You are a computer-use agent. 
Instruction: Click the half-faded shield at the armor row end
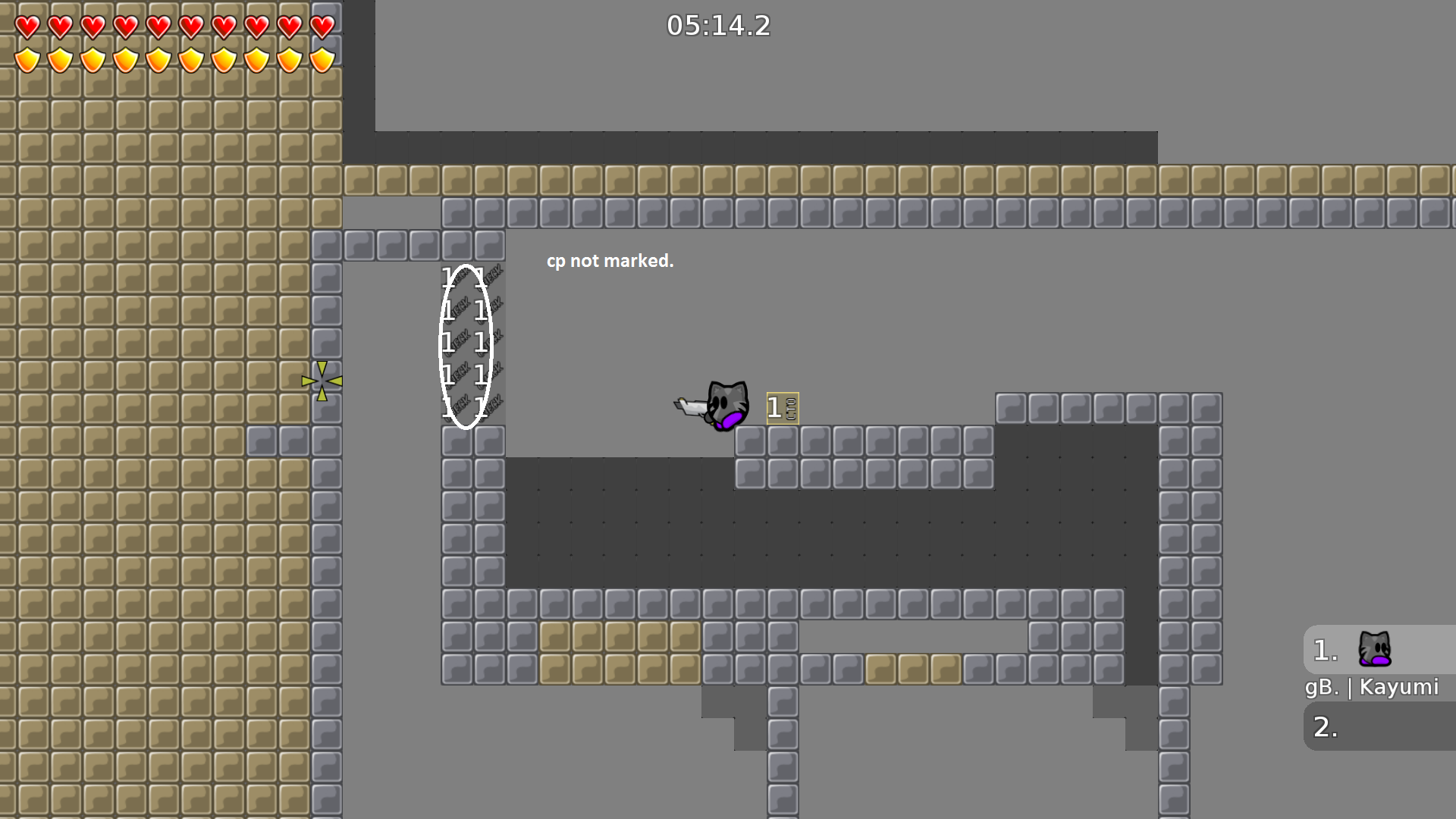pyautogui.click(x=321, y=58)
